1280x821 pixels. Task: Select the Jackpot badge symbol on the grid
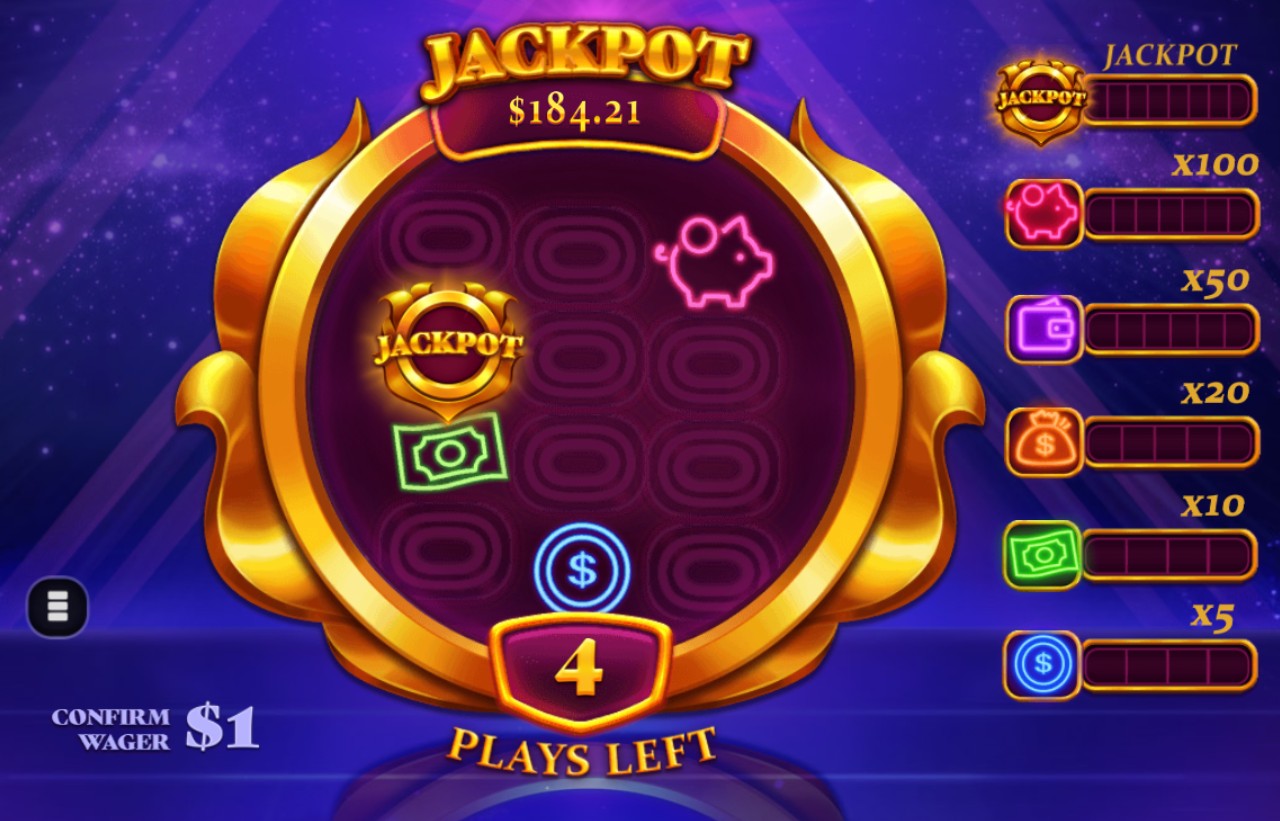pyautogui.click(x=450, y=345)
